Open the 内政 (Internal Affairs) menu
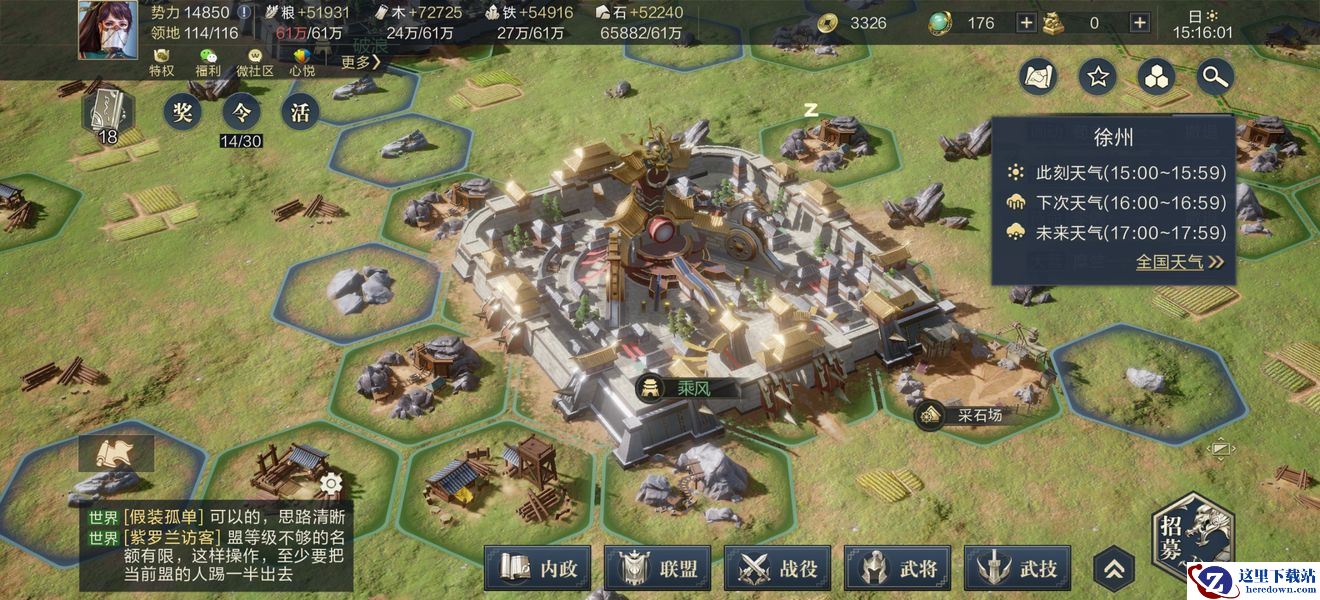Image resolution: width=1320 pixels, height=600 pixels. (537, 568)
